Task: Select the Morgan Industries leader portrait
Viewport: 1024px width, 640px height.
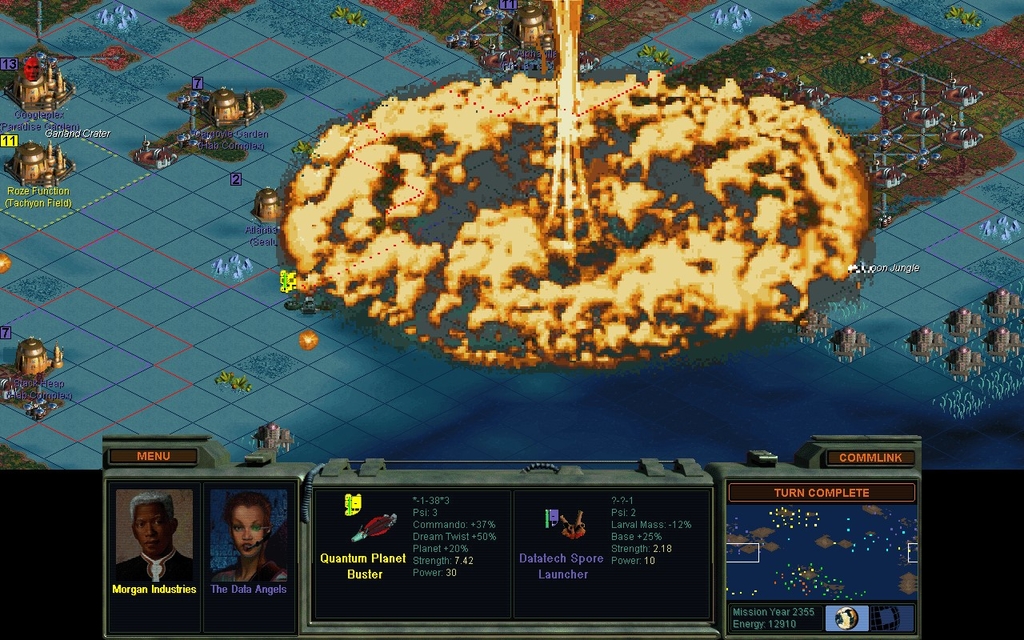Action: pyautogui.click(x=154, y=535)
